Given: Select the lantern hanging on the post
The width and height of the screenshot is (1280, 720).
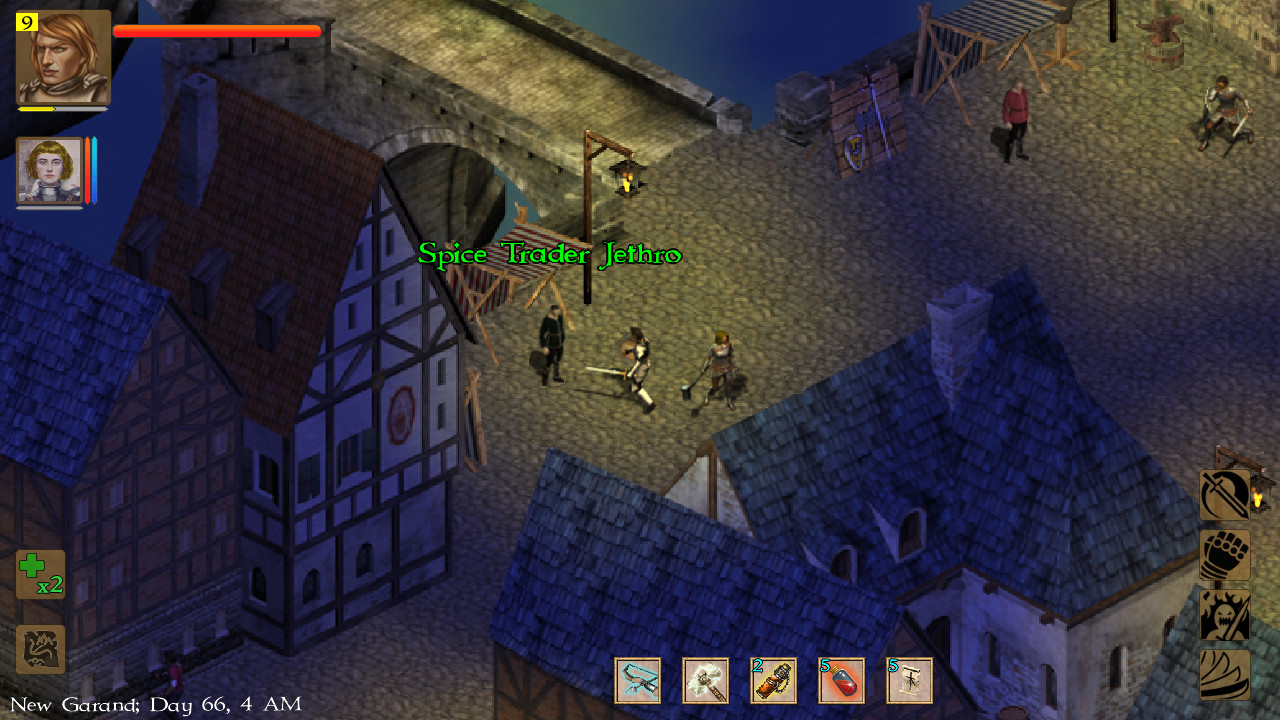Looking at the screenshot, I should pos(625,178).
